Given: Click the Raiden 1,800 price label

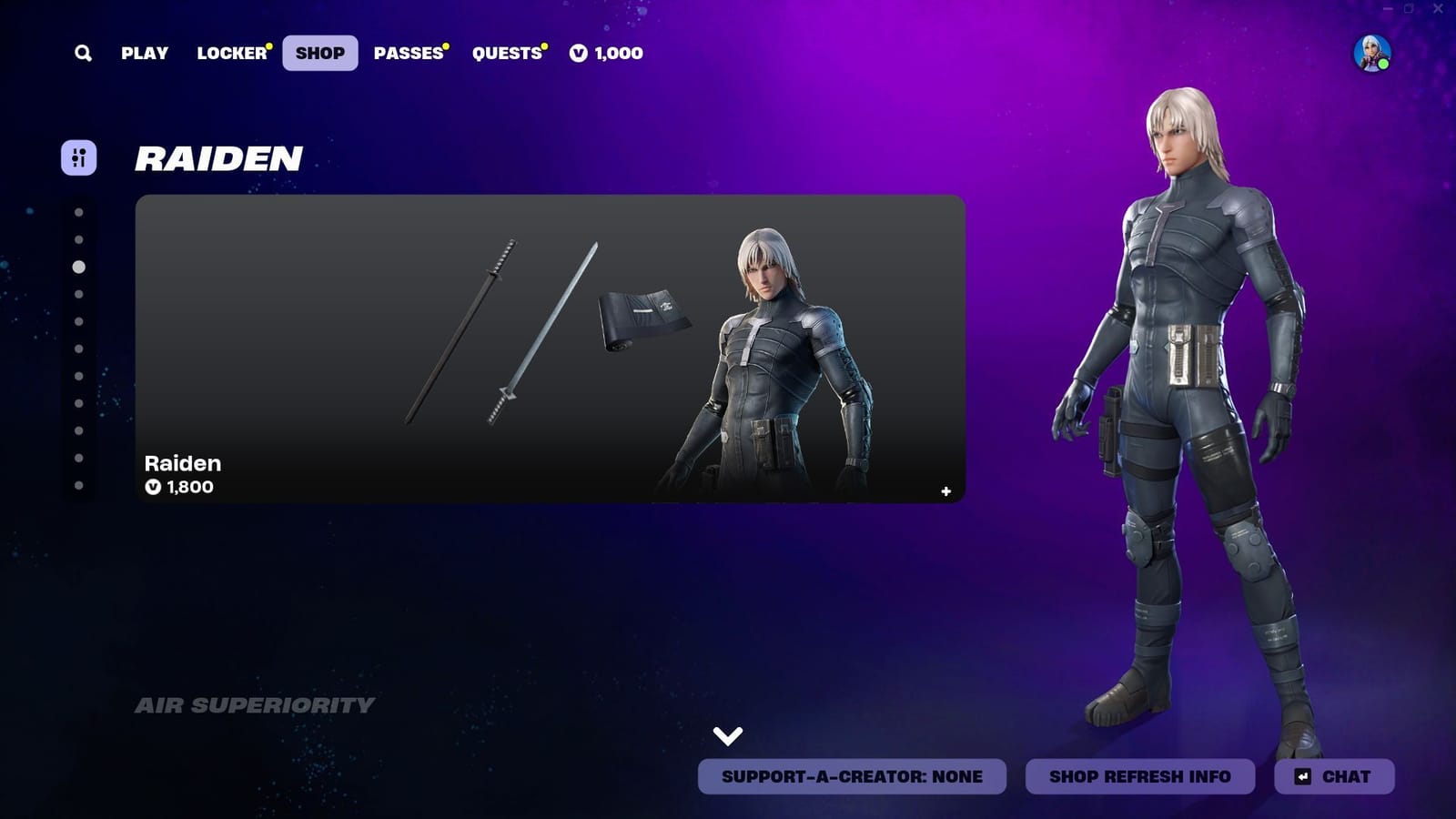Looking at the screenshot, I should 179,487.
